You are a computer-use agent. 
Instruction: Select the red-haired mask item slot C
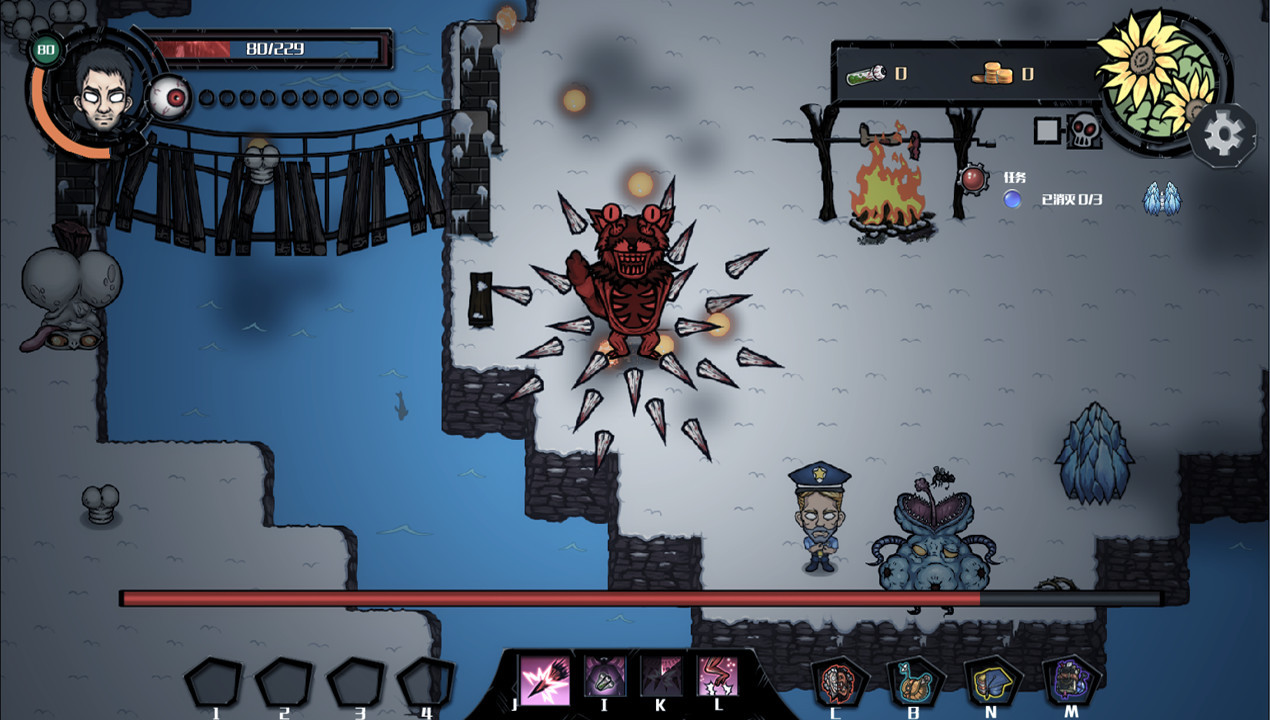pos(839,684)
